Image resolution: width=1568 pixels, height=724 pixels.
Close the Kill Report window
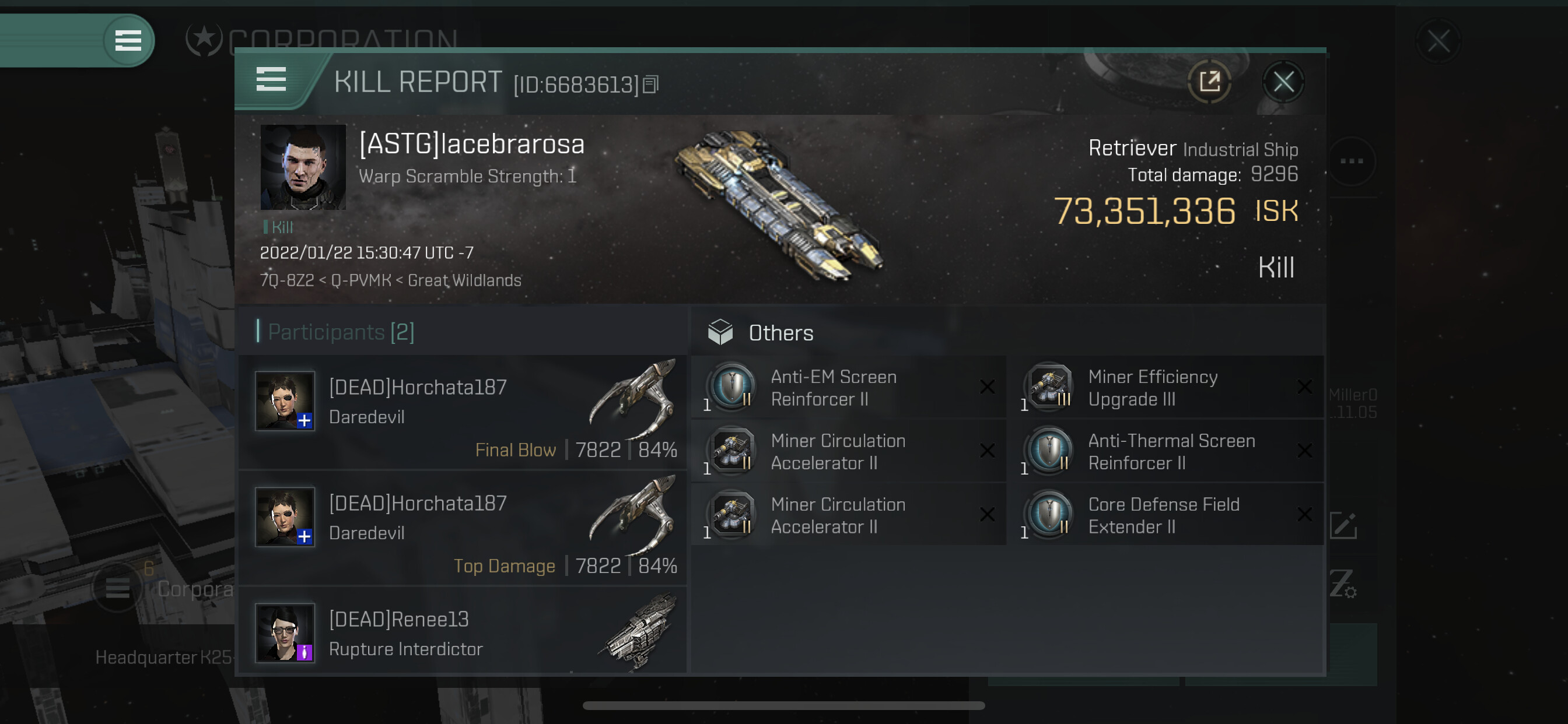coord(1283,82)
